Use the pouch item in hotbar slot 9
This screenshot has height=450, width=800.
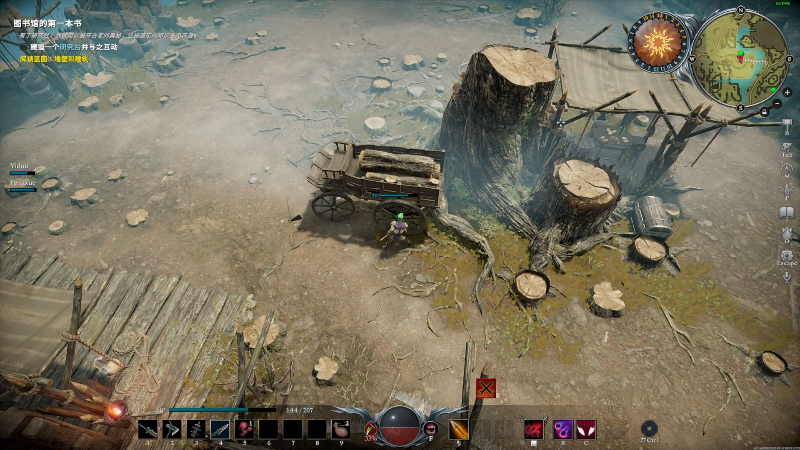341,430
